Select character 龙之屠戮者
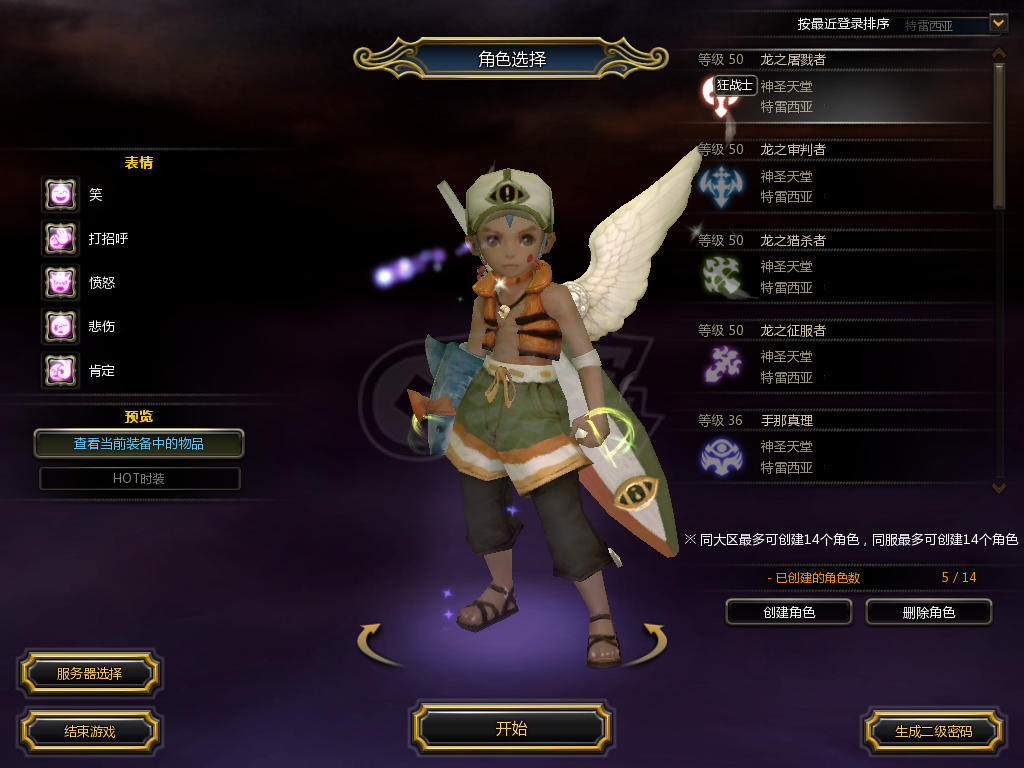Screen dimensions: 1024x768 coord(840,88)
